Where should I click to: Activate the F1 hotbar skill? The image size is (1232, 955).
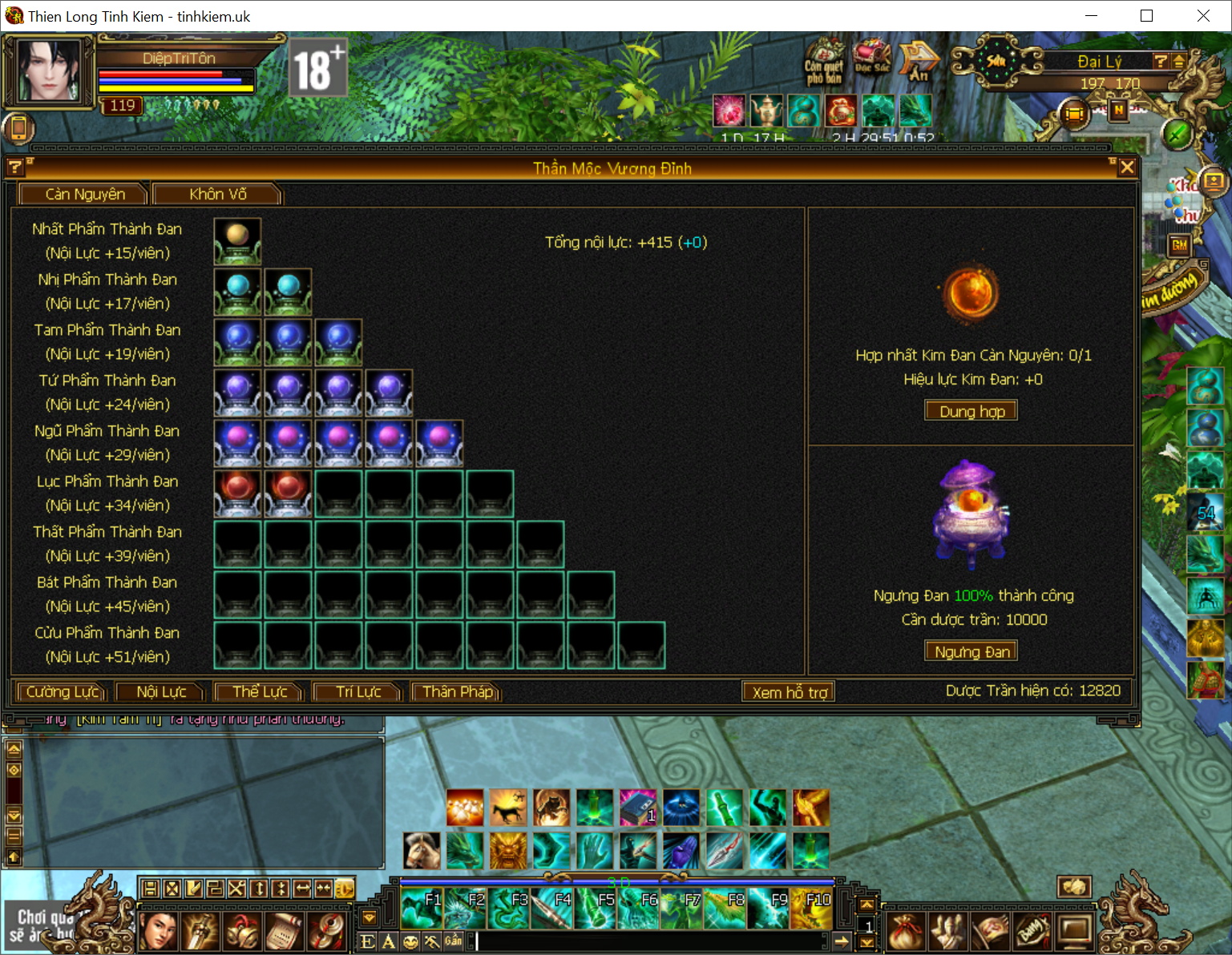(x=422, y=909)
